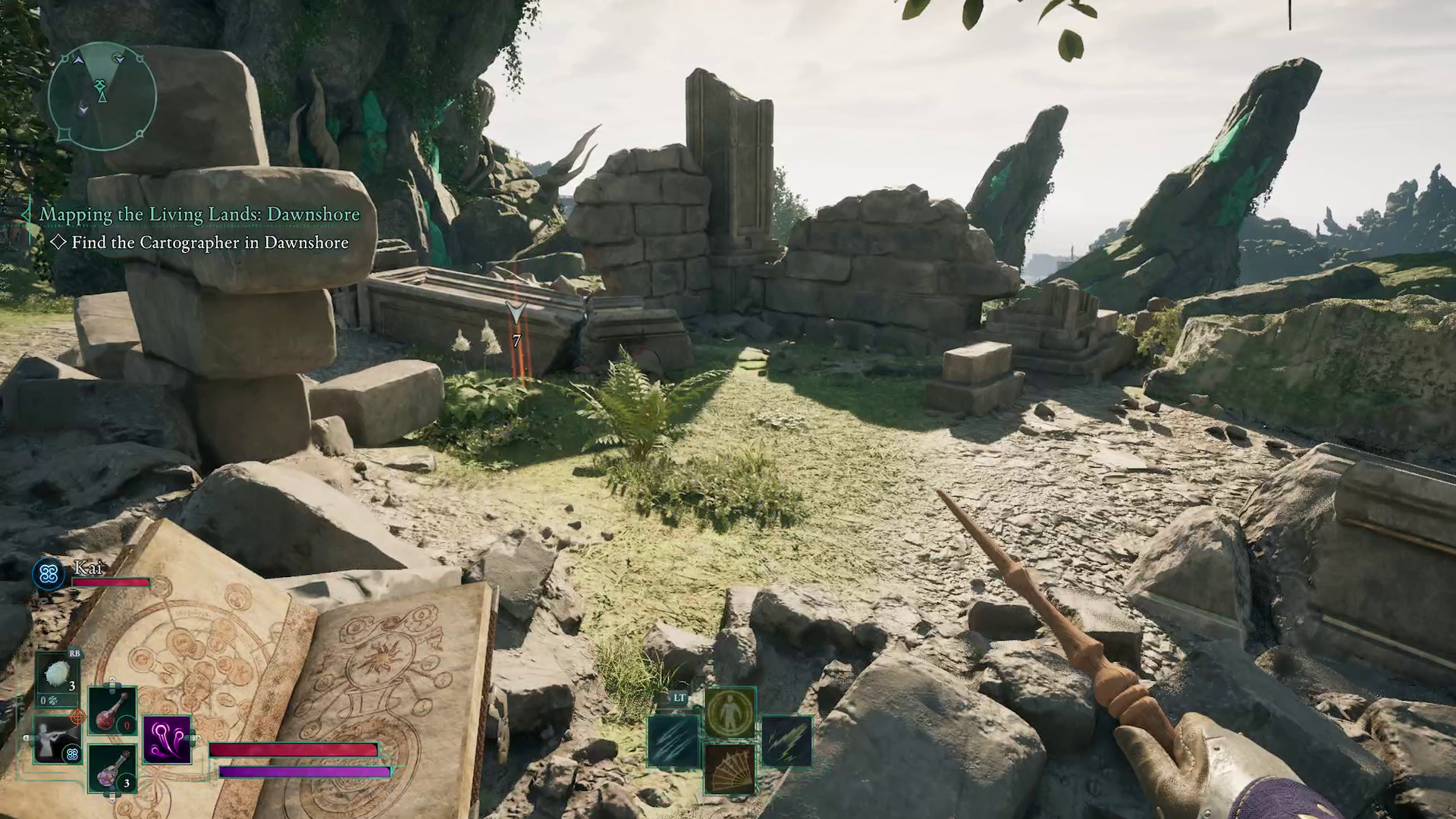Viewport: 1456px width, 819px height.
Task: Select the frost seed grenade in the RB slot
Action: point(57,675)
